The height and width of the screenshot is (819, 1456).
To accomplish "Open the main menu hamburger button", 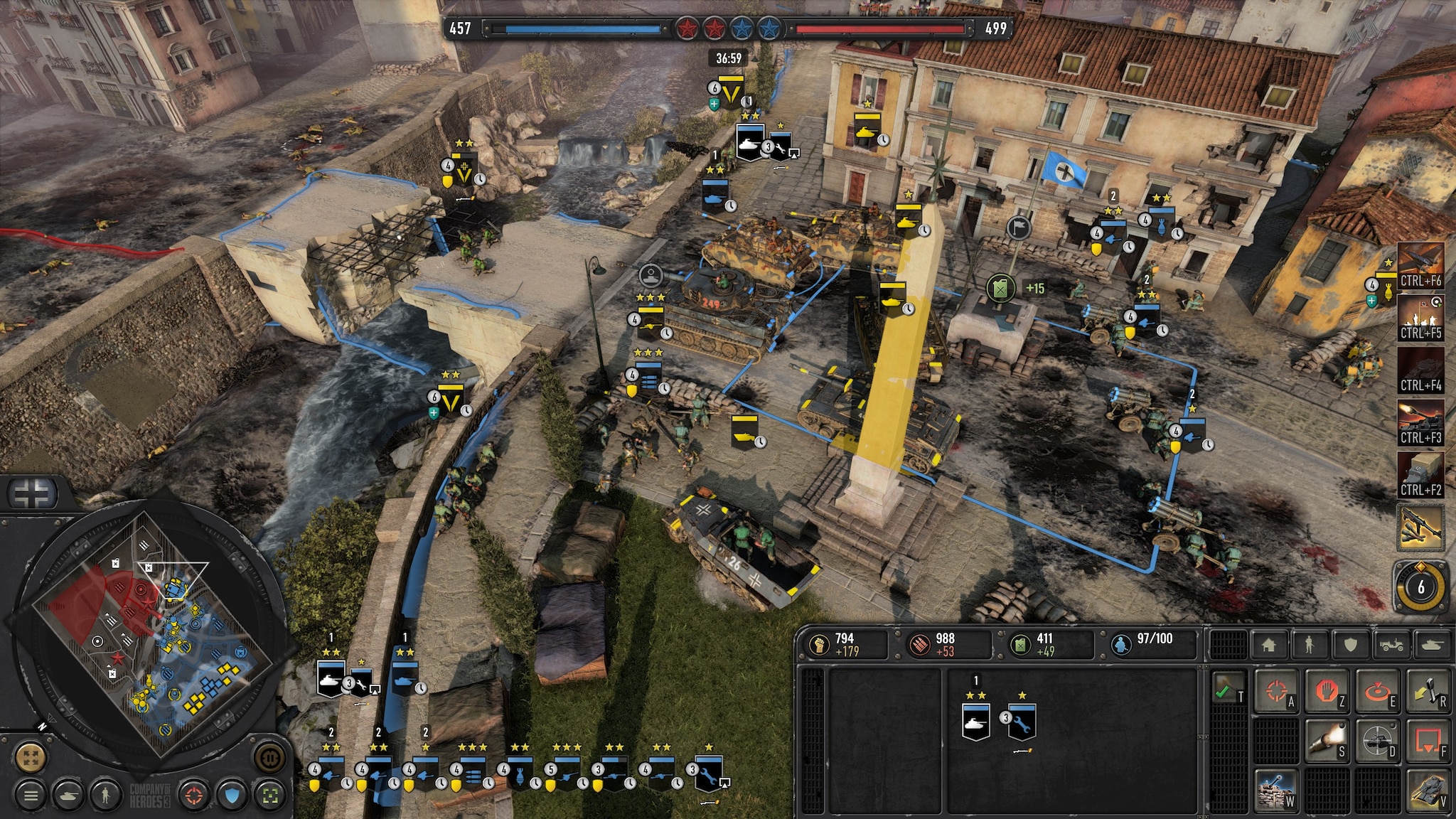I will 30,796.
